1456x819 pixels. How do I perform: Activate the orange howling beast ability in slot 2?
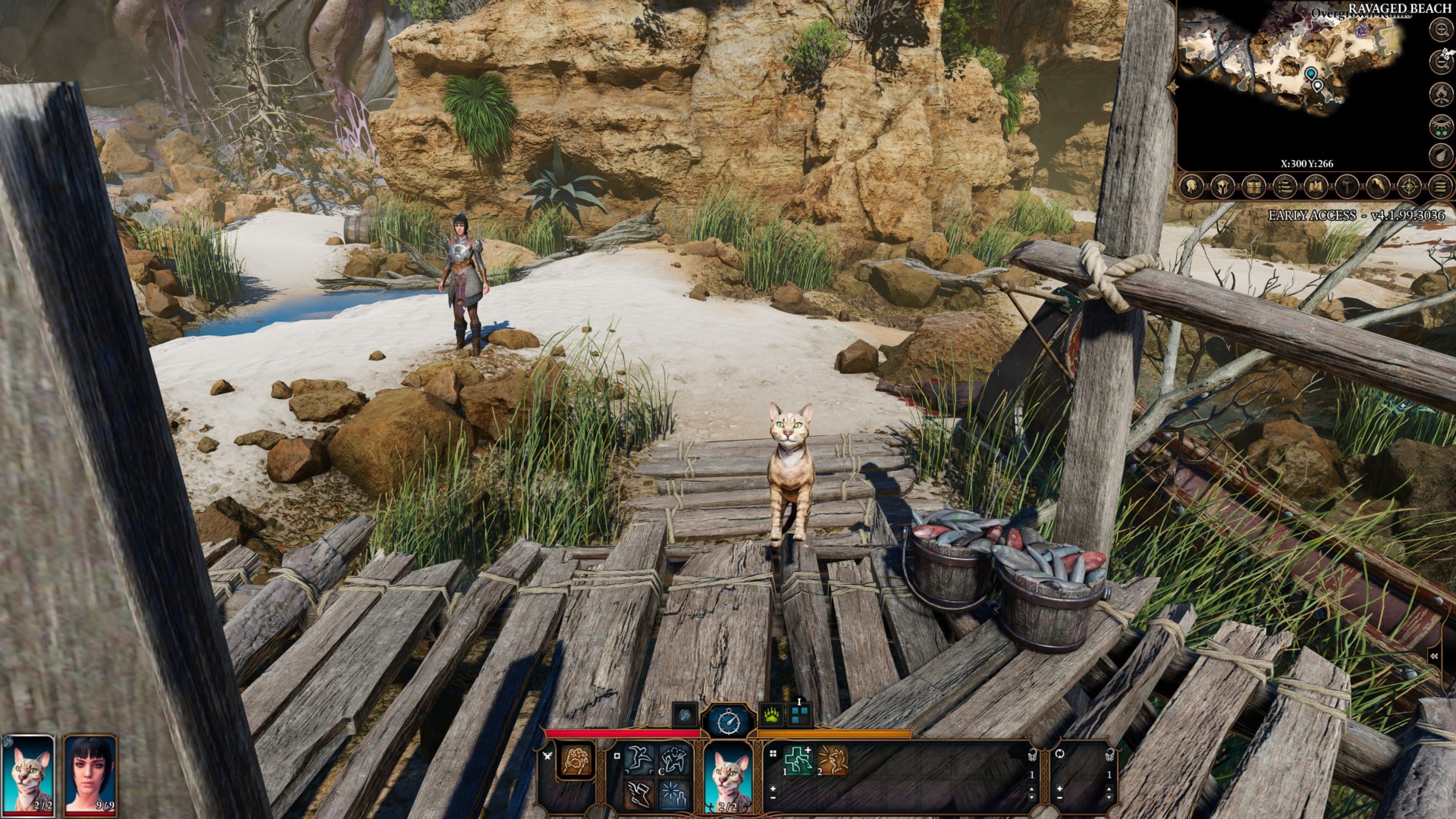pos(833,760)
